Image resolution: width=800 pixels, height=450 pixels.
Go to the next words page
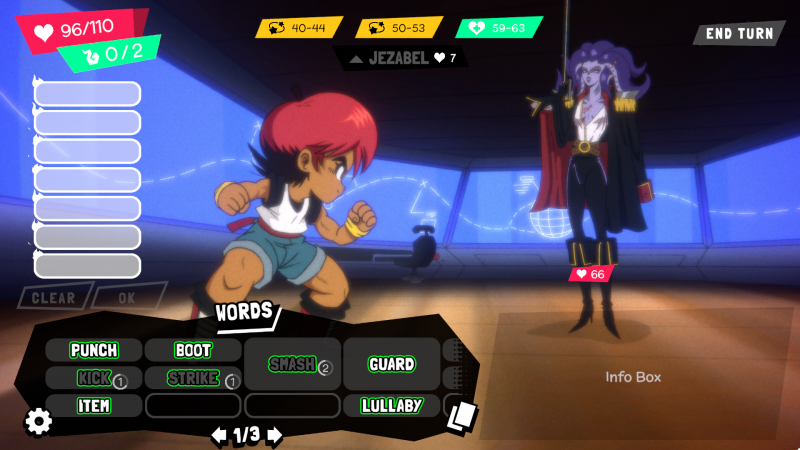click(275, 435)
